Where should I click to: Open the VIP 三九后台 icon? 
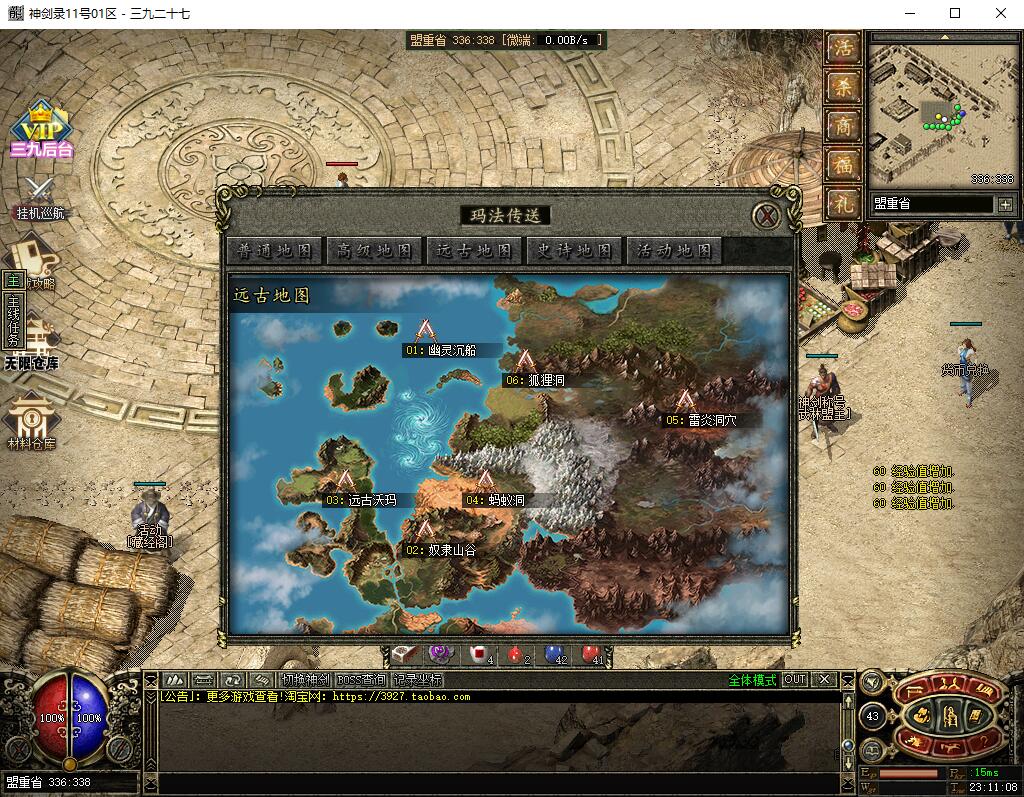41,130
